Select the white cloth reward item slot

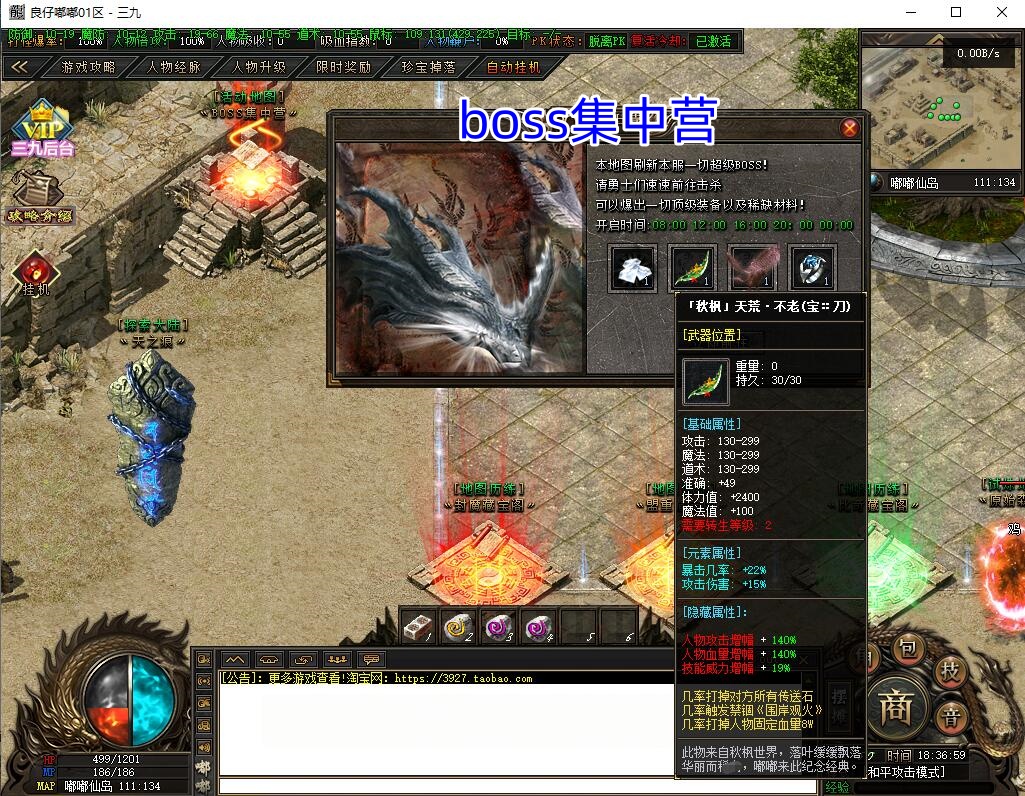(633, 267)
